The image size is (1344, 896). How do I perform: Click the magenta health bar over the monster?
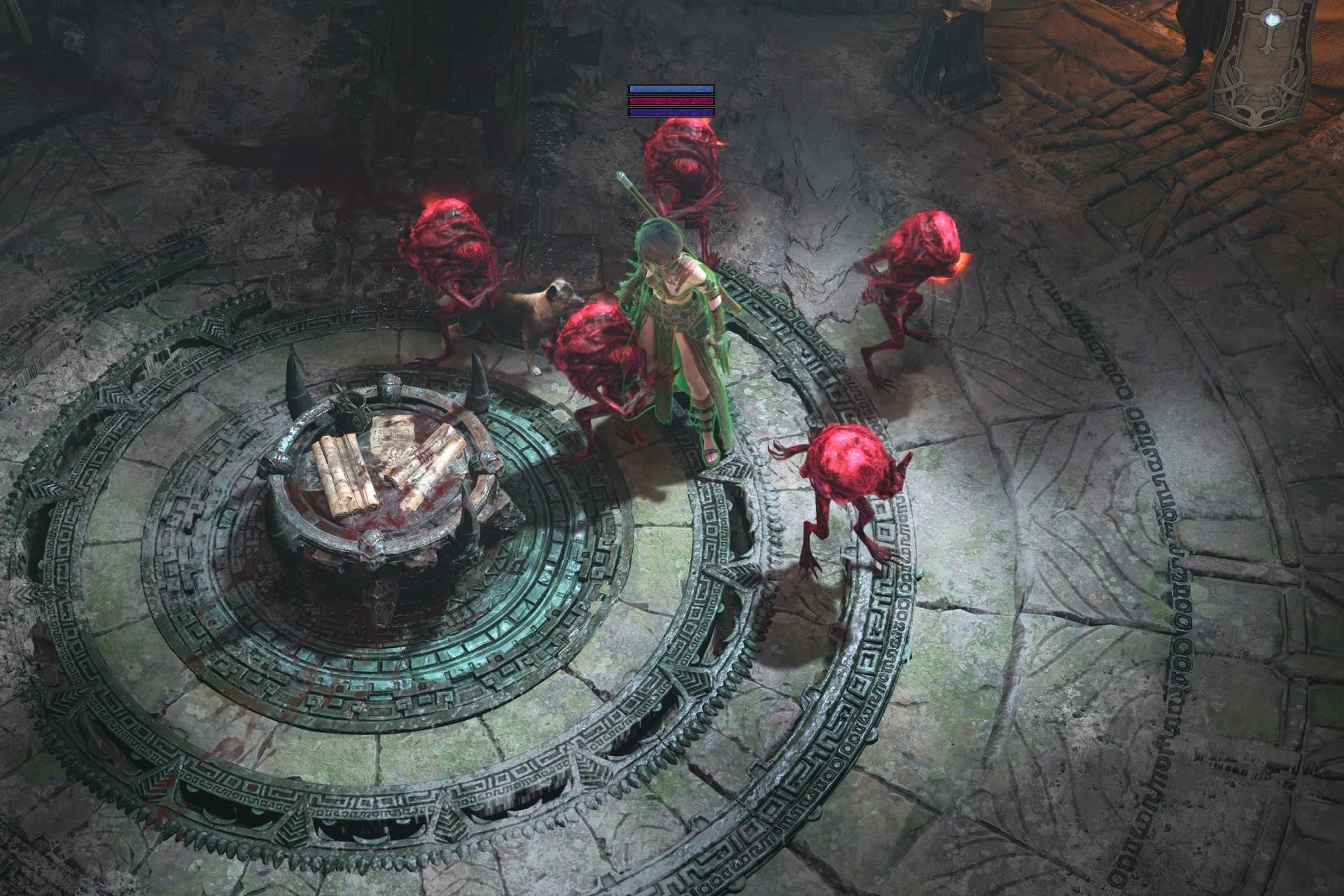click(670, 101)
